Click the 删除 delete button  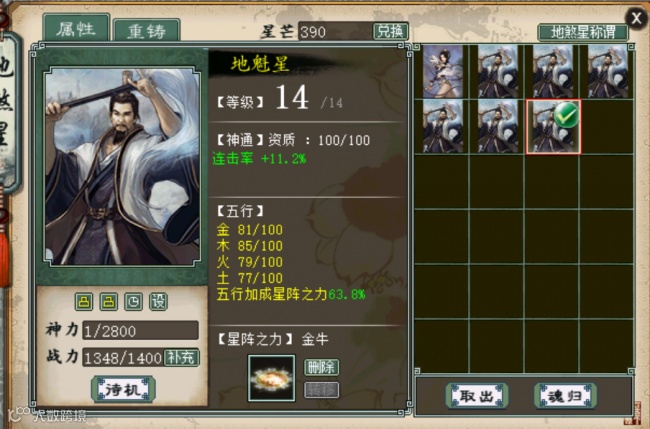point(320,367)
